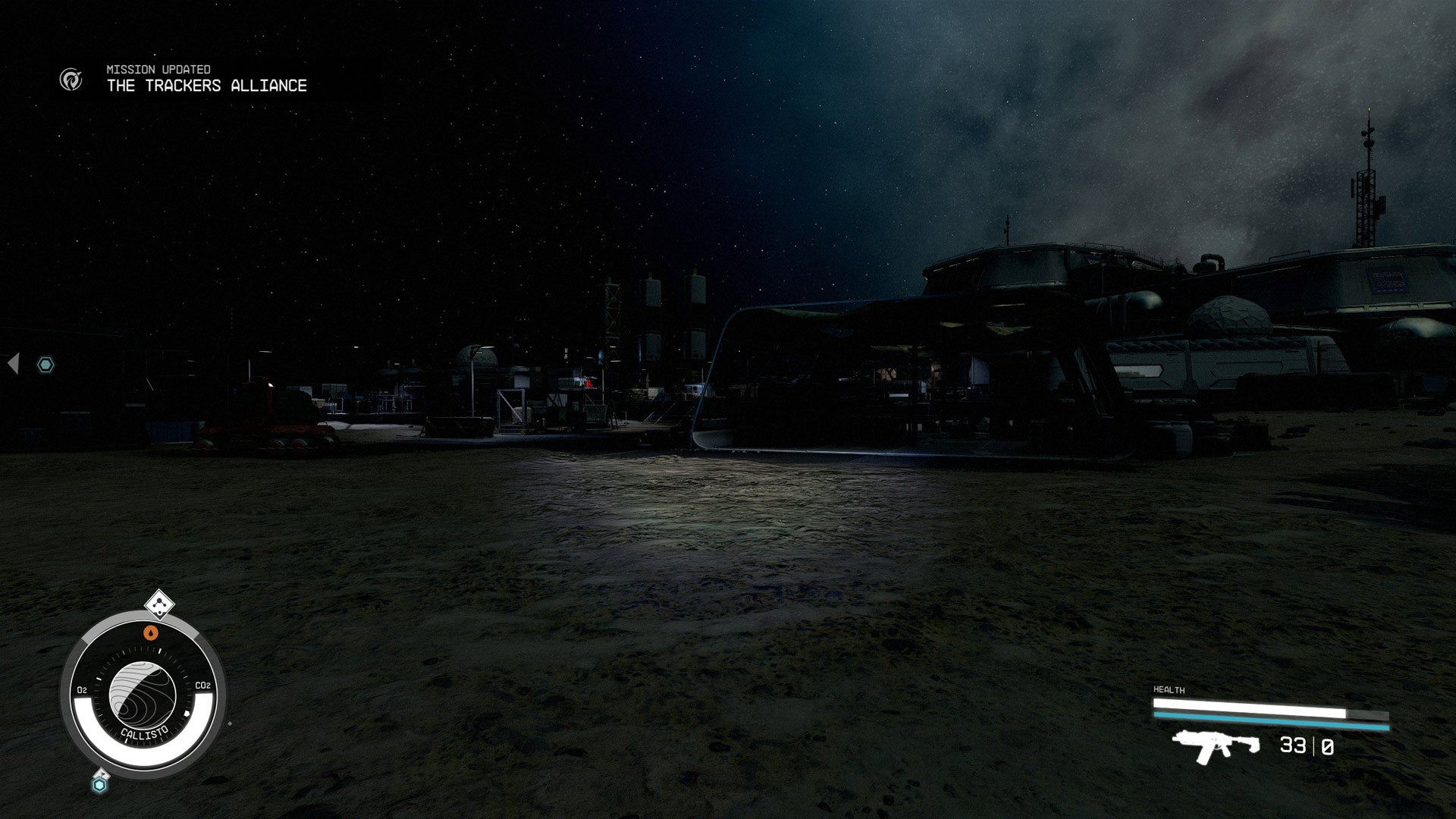
Task: Open The Trackers Alliance mission notification
Action: coord(206,86)
